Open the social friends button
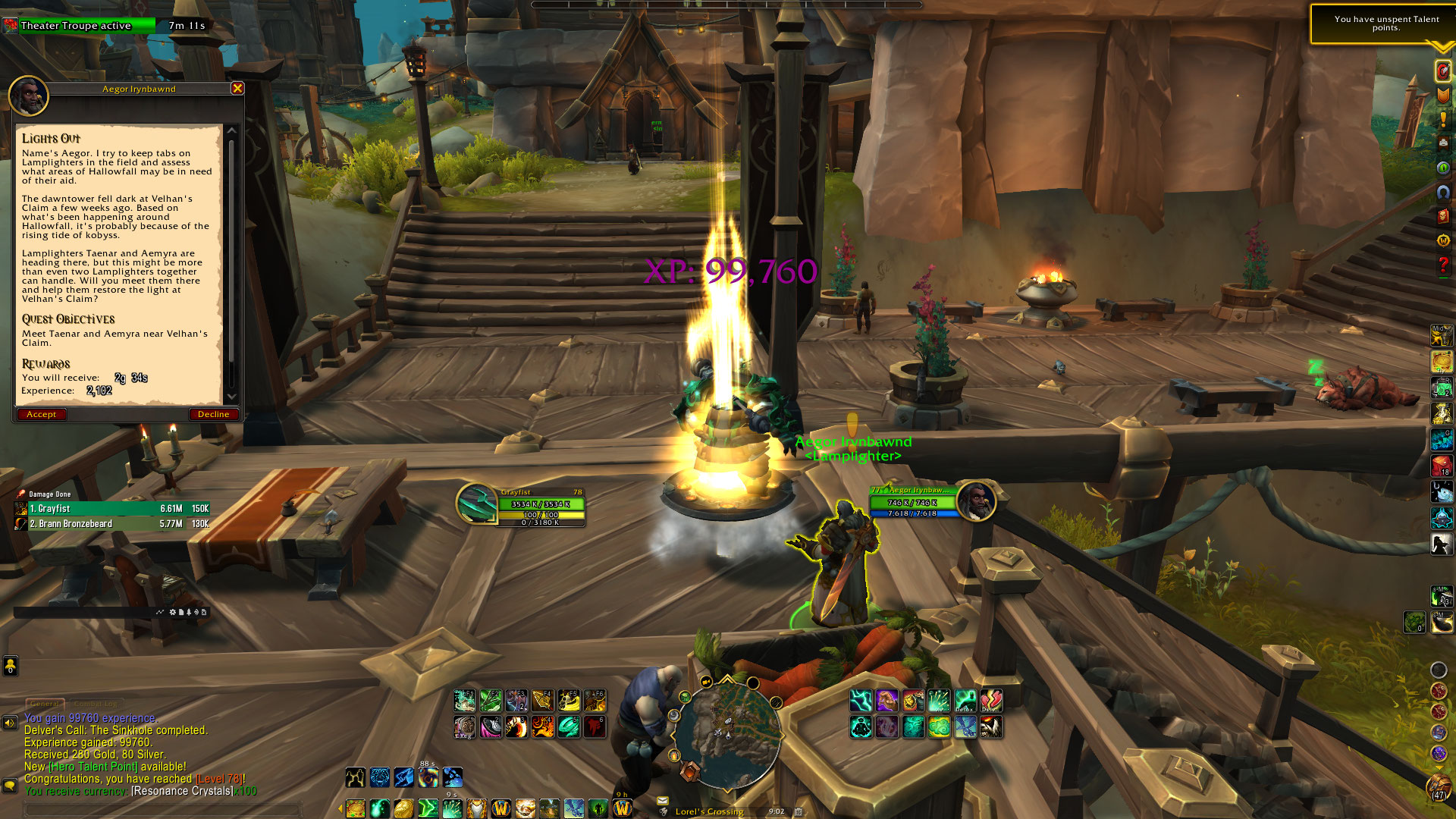Viewport: 1456px width, 819px height. pyautogui.click(x=10, y=666)
